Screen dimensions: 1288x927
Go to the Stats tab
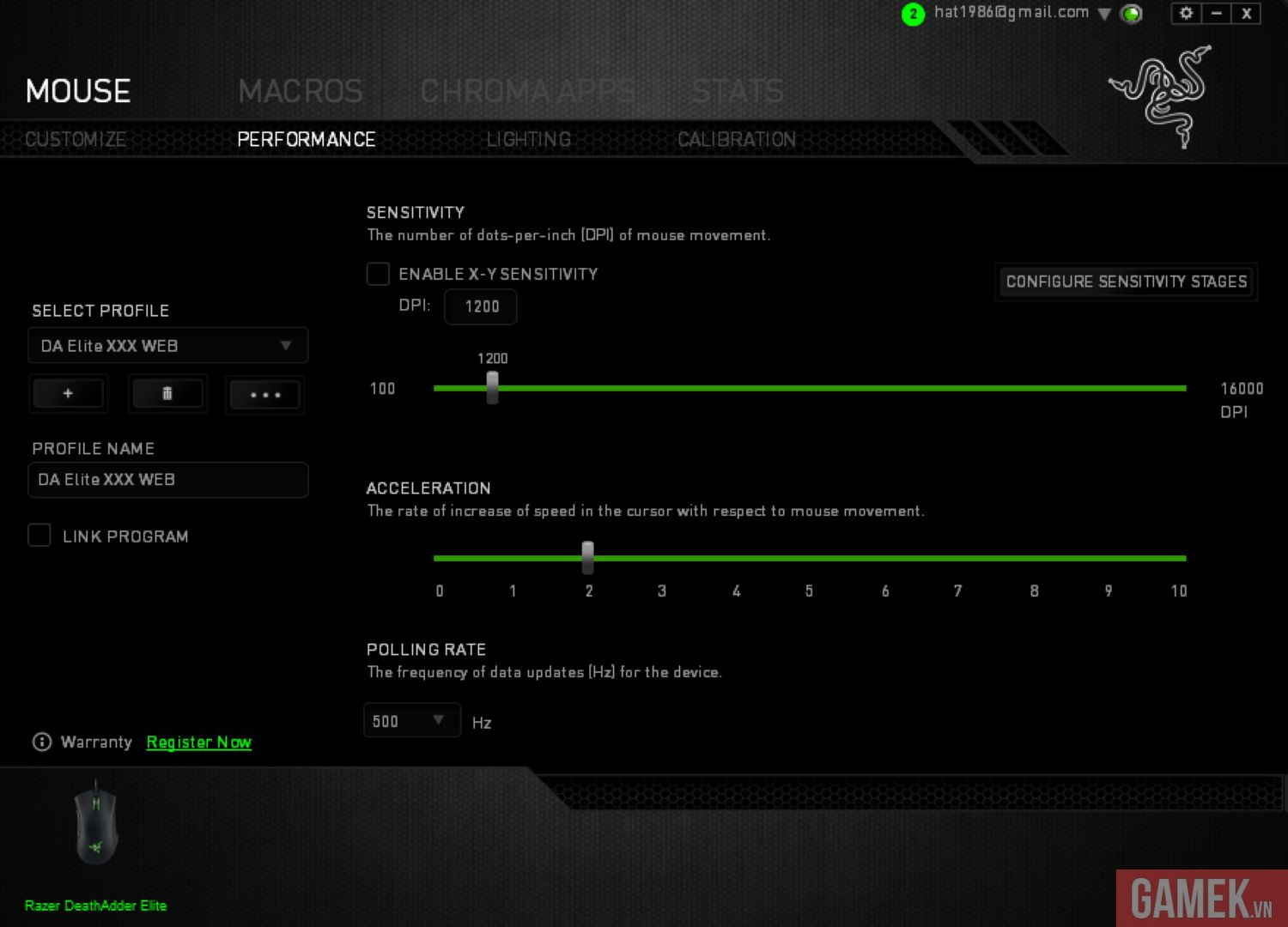point(738,91)
